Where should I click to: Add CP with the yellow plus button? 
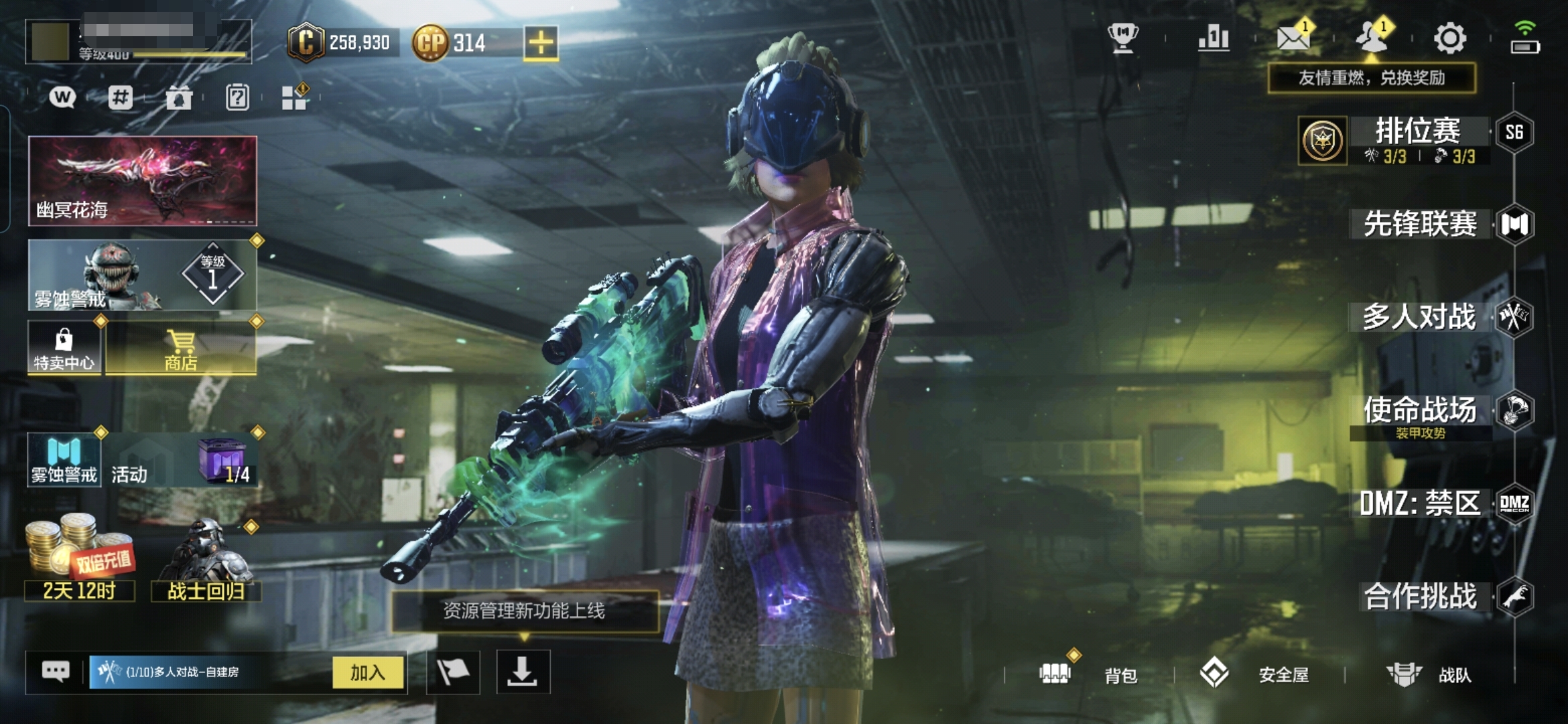click(541, 44)
